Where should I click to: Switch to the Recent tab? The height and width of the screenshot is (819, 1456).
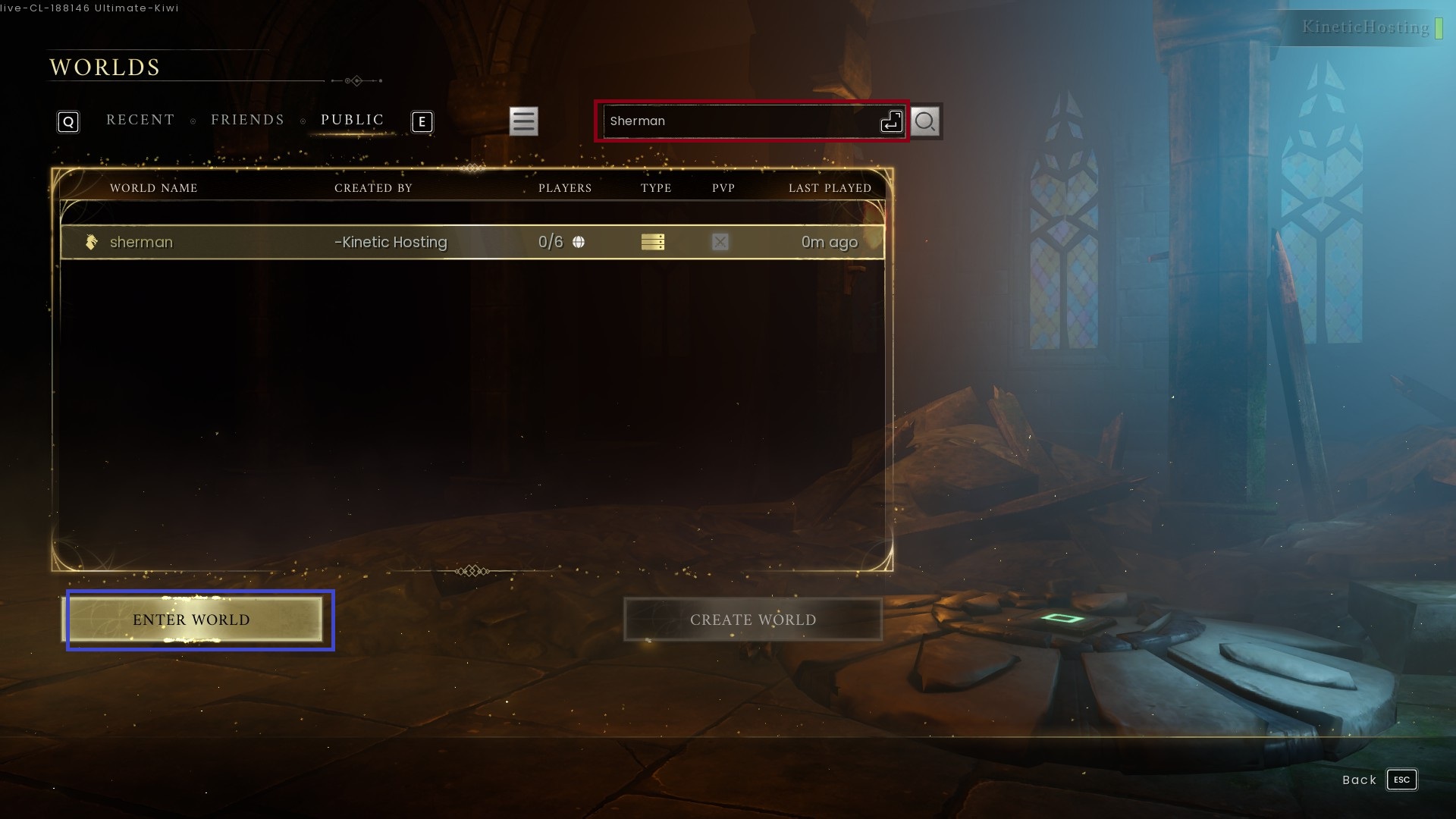click(140, 120)
